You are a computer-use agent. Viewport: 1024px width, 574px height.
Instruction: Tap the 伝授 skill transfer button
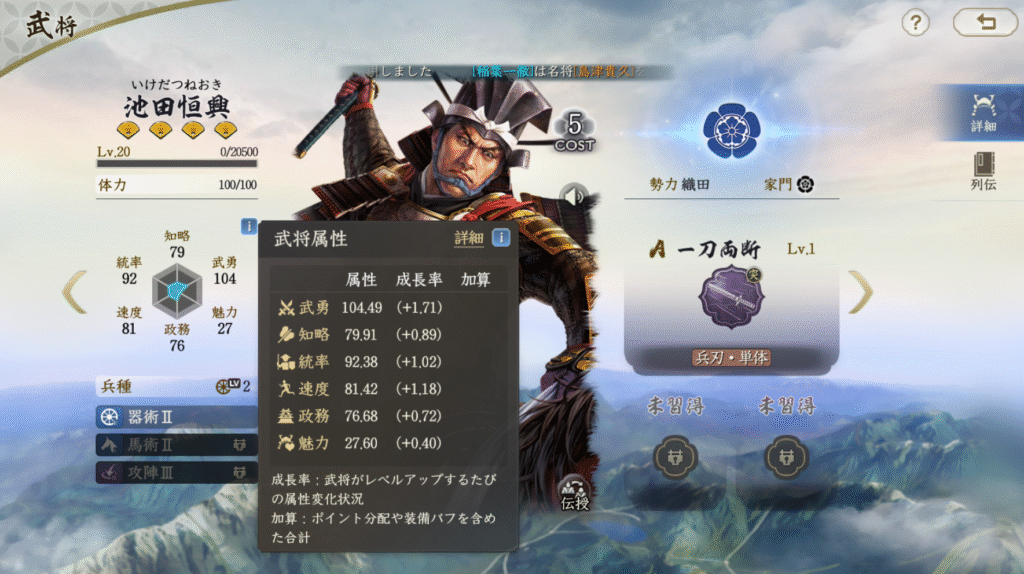pyautogui.click(x=575, y=492)
